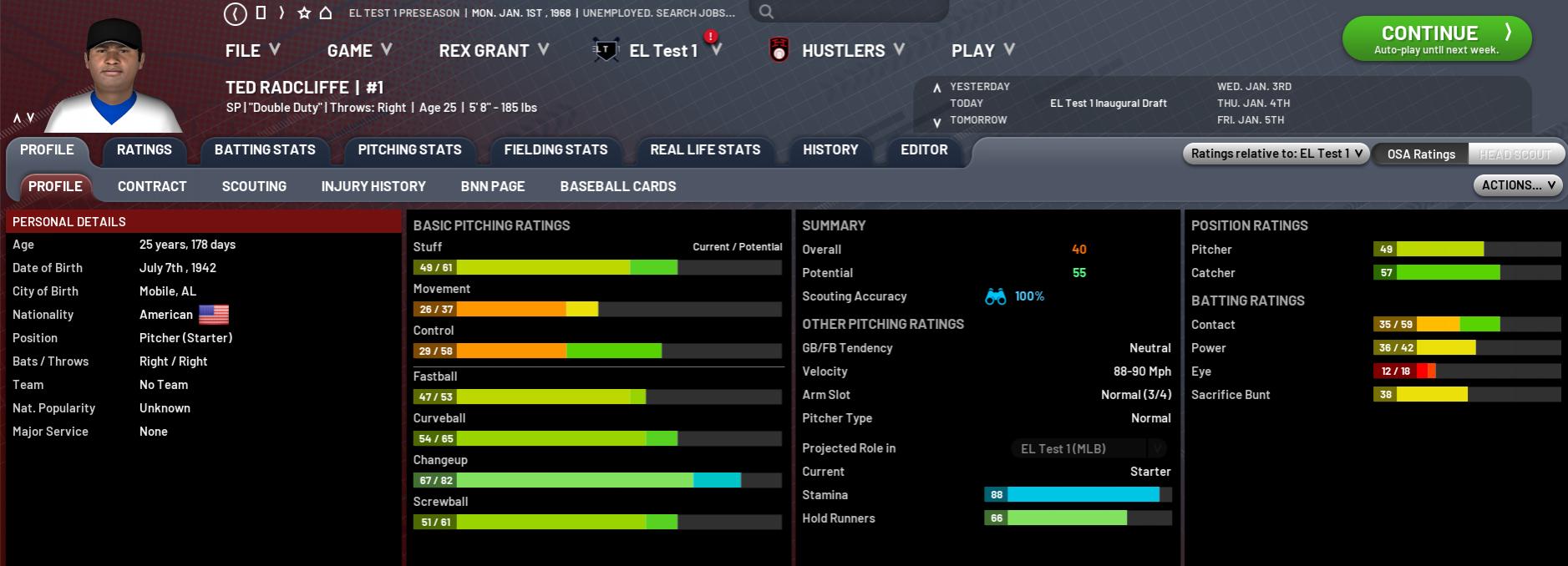Open the Ratings relative to dropdown

(1276, 154)
